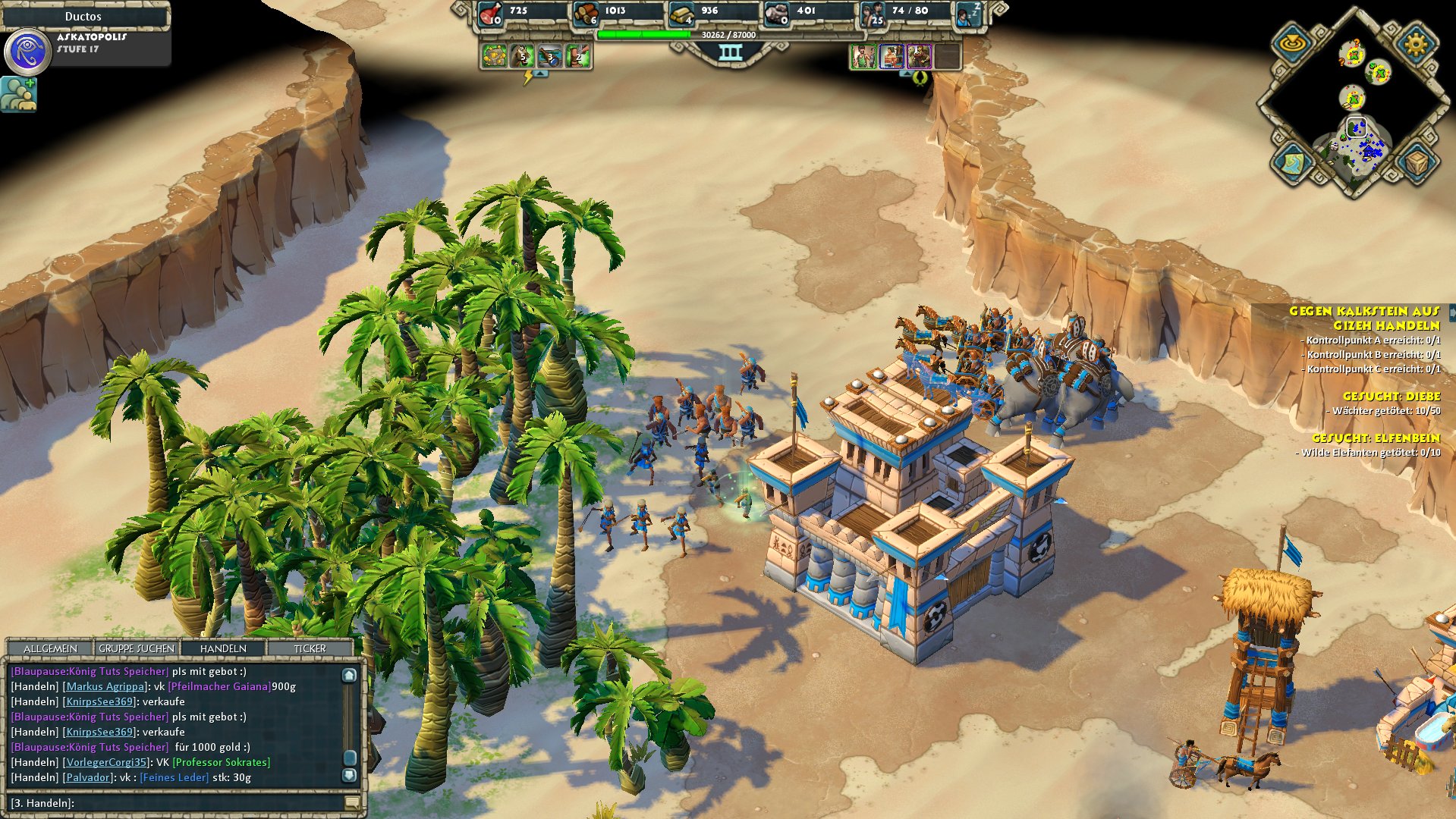Open the Professor Sokrates item link
This screenshot has width=1456, height=819.
[222, 762]
